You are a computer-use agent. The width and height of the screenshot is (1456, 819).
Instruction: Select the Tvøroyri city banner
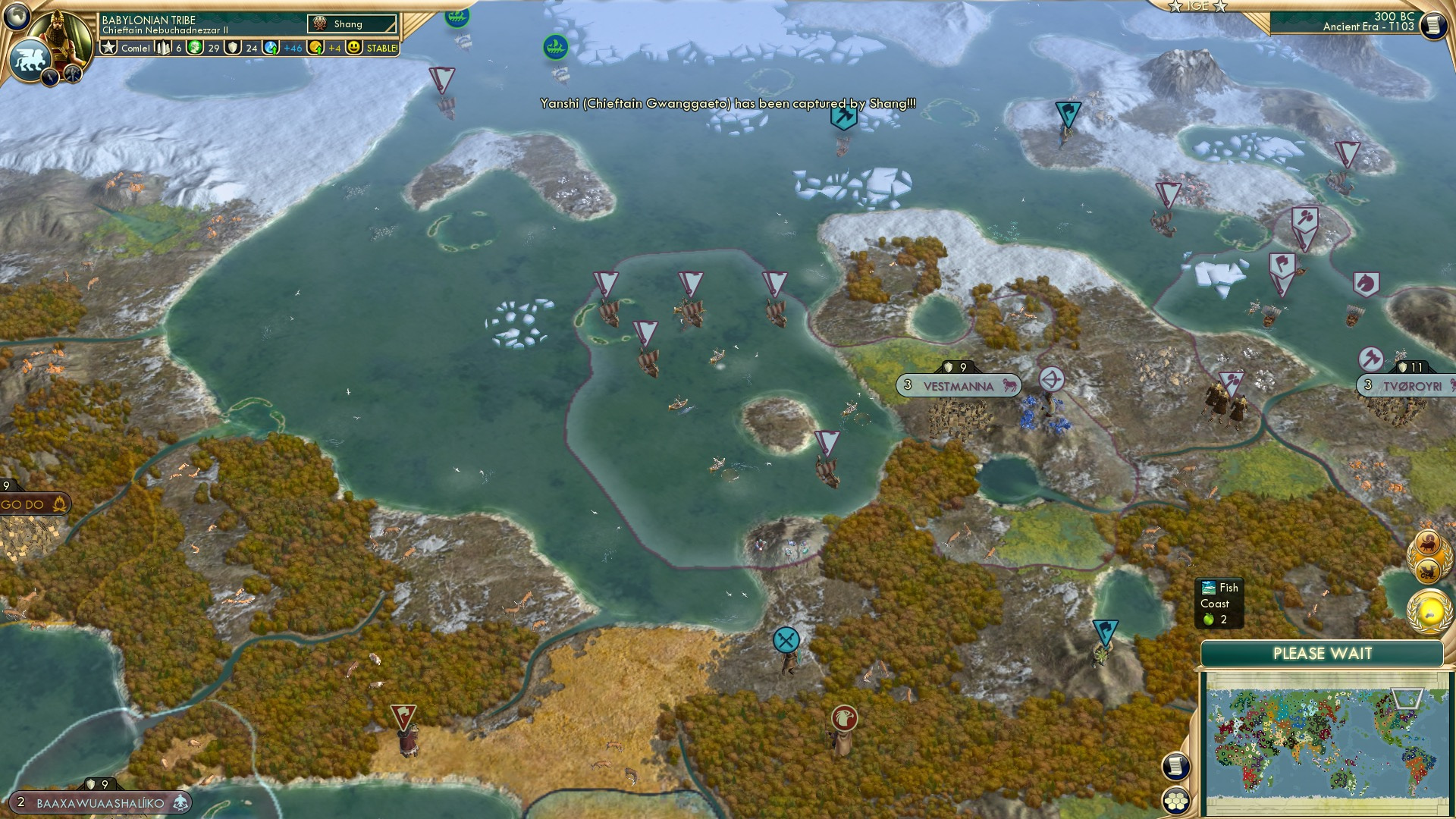pos(1410,384)
